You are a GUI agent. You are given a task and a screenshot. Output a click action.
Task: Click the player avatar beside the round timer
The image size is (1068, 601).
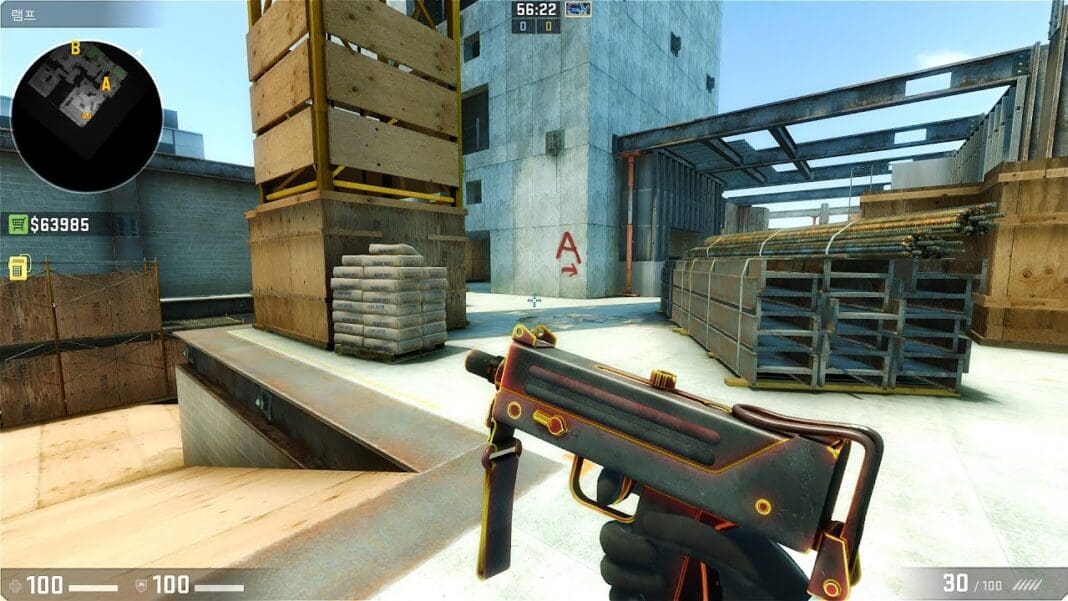578,9
